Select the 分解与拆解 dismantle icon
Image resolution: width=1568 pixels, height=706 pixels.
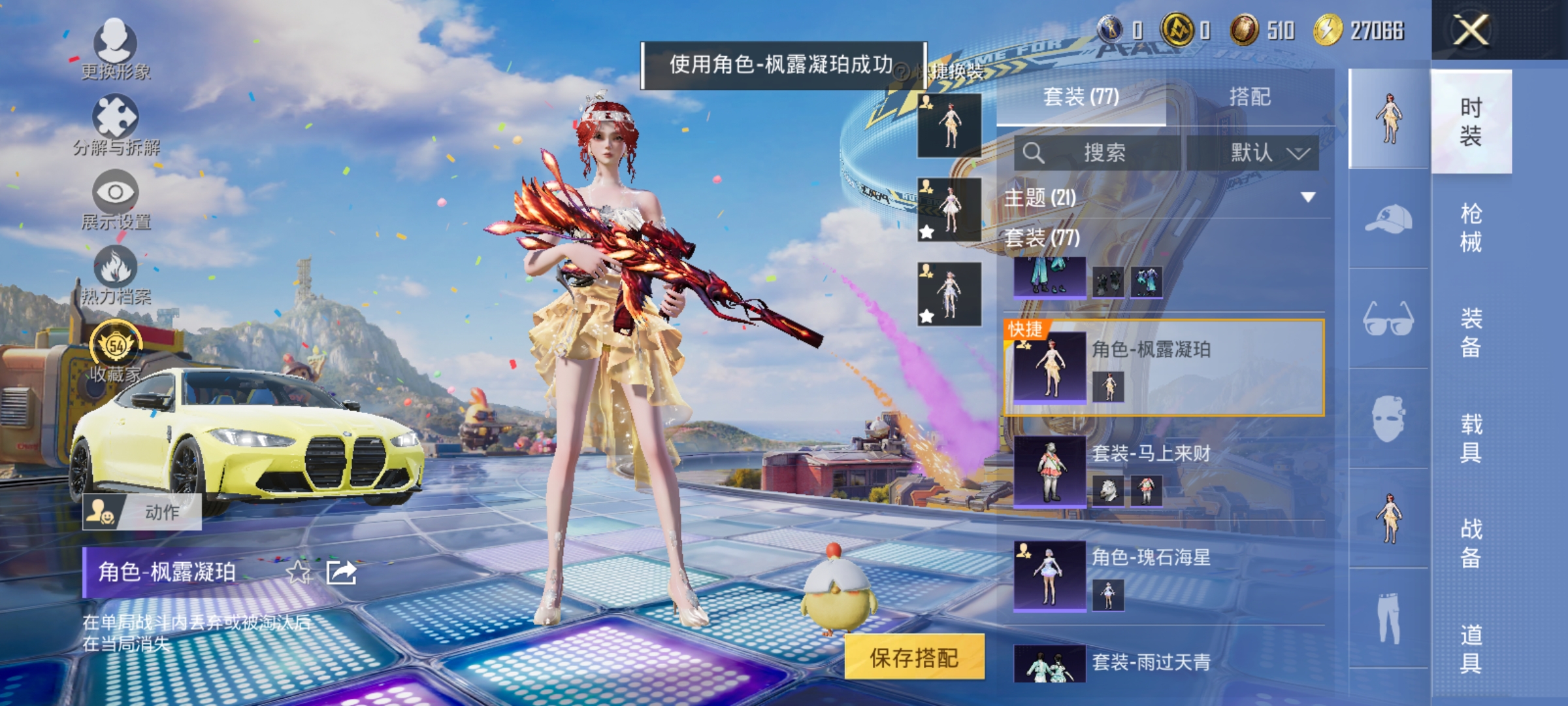(x=116, y=114)
